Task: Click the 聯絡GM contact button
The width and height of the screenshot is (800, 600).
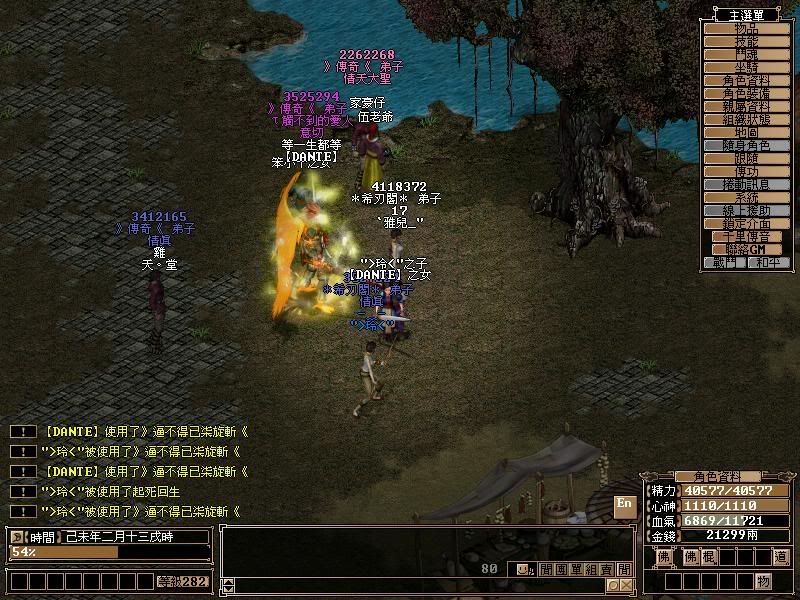Action: pyautogui.click(x=746, y=249)
